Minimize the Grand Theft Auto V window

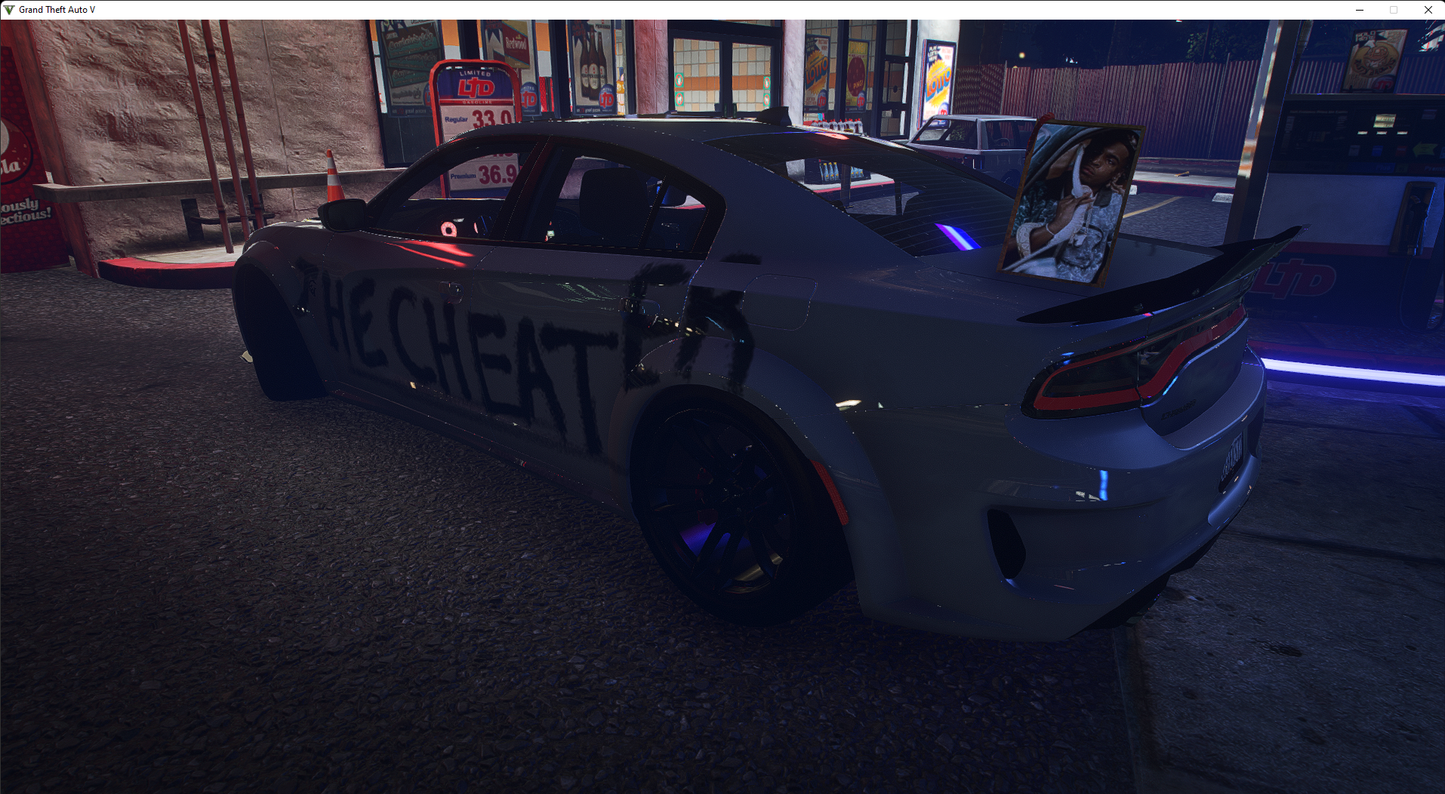click(1360, 10)
